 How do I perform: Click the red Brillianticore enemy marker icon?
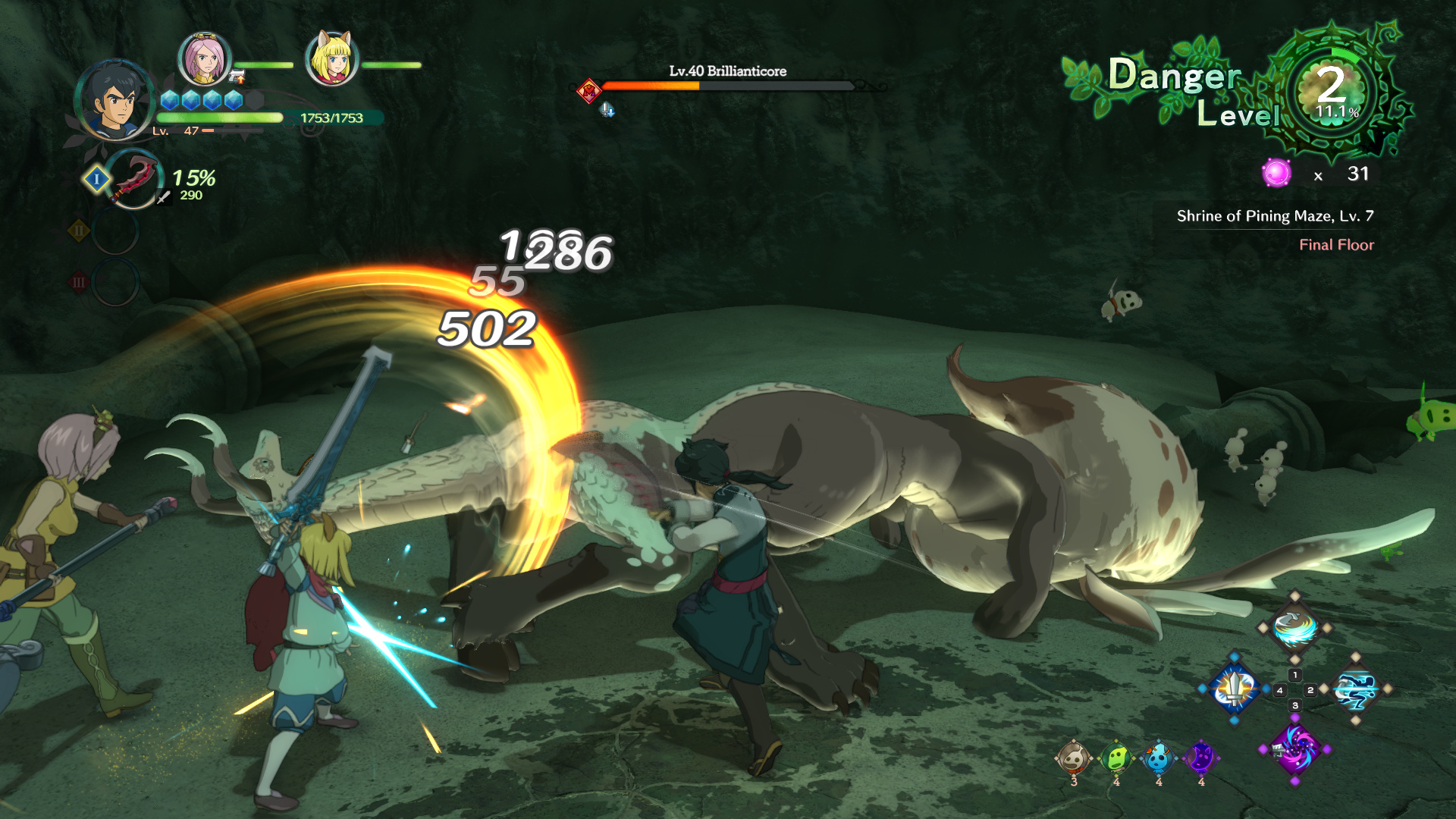tap(588, 92)
